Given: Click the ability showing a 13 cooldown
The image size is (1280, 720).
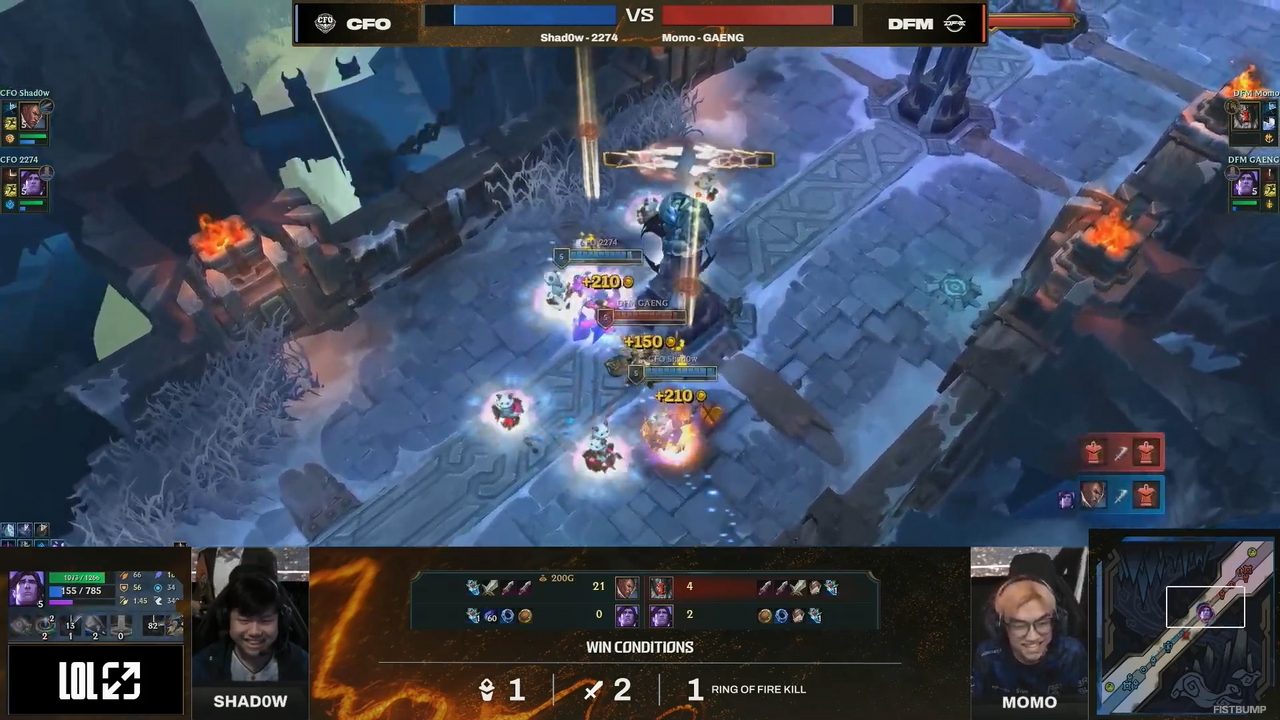Looking at the screenshot, I should (70, 627).
